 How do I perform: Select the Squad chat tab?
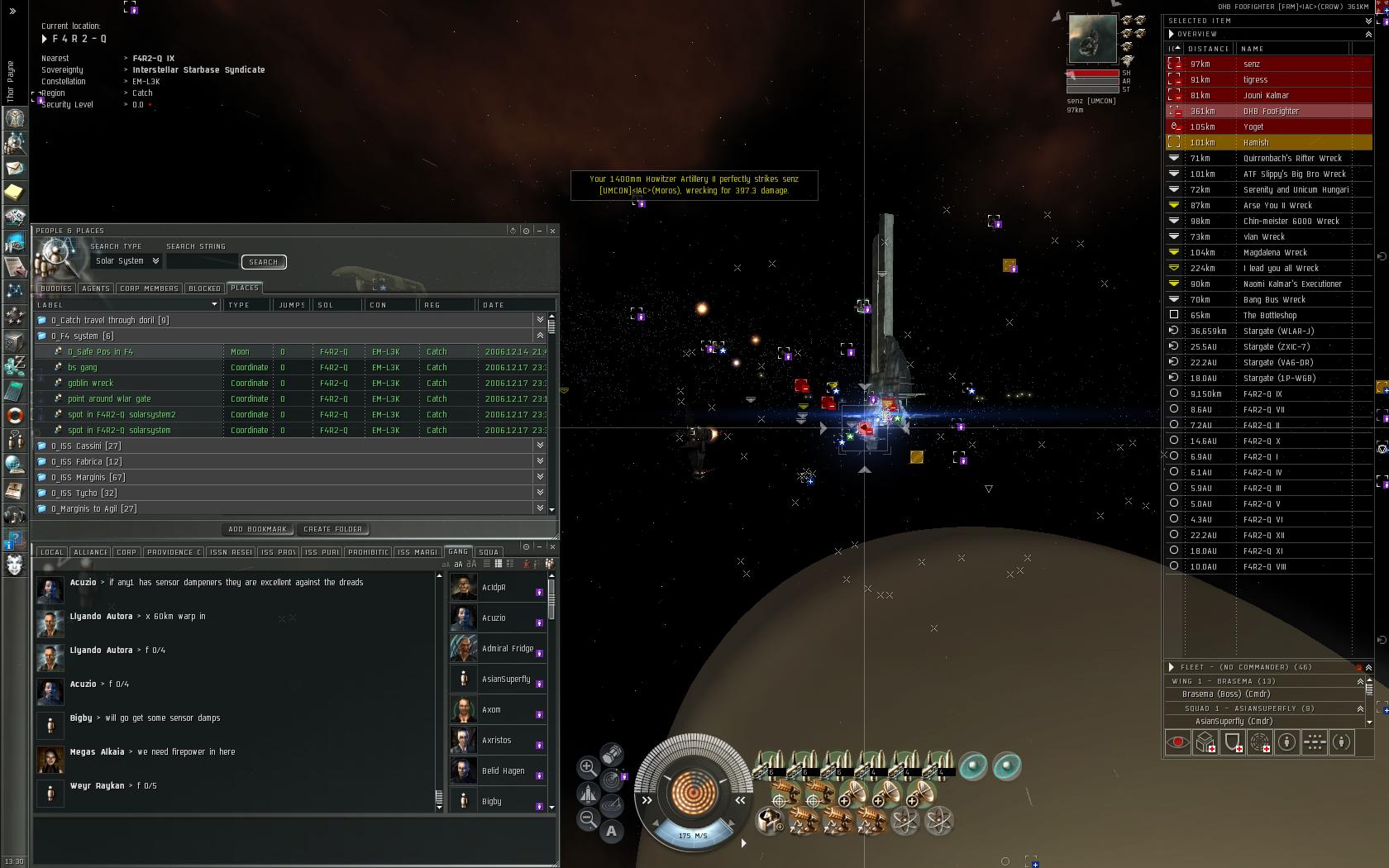[x=489, y=552]
